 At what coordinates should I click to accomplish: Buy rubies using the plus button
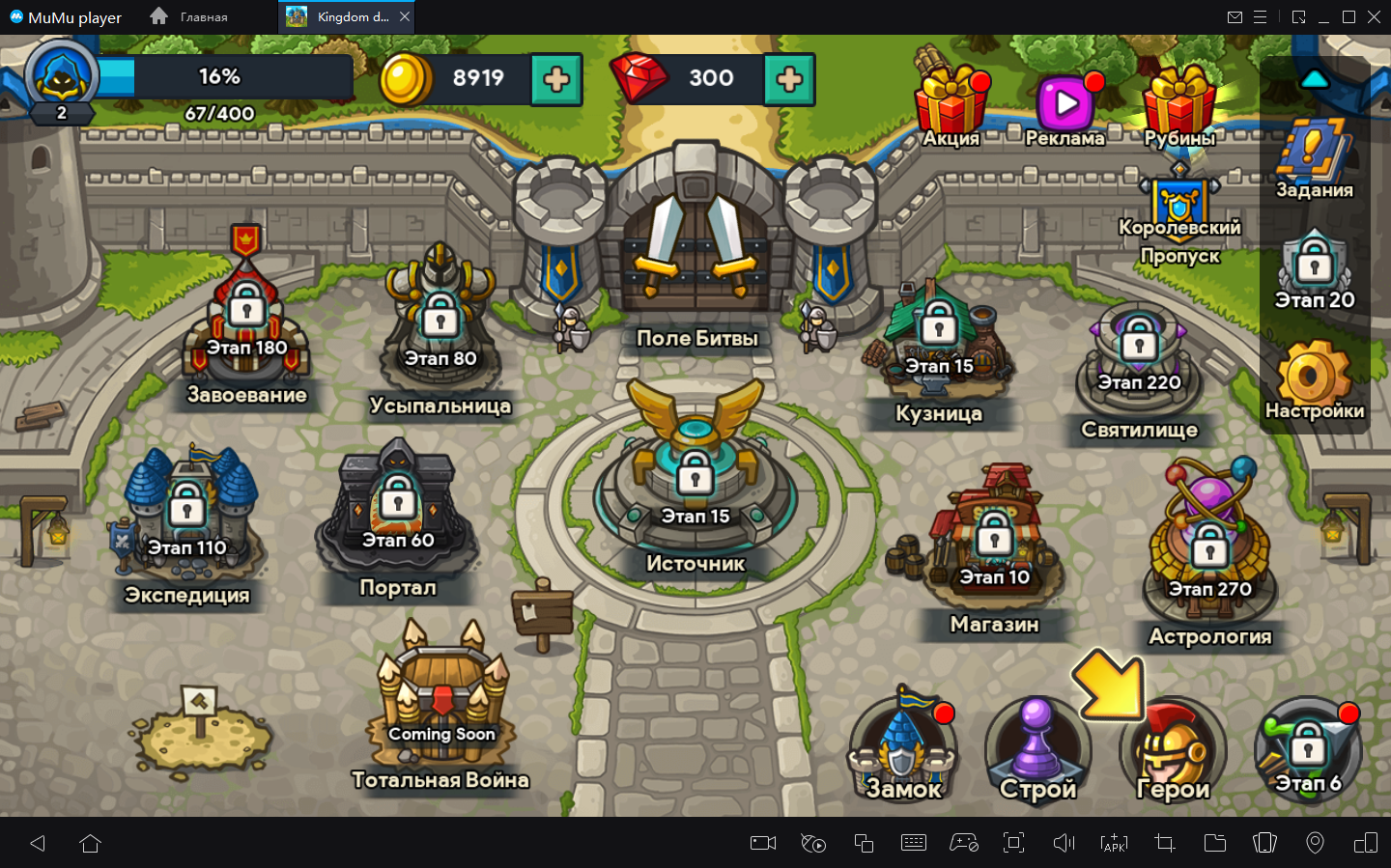789,79
